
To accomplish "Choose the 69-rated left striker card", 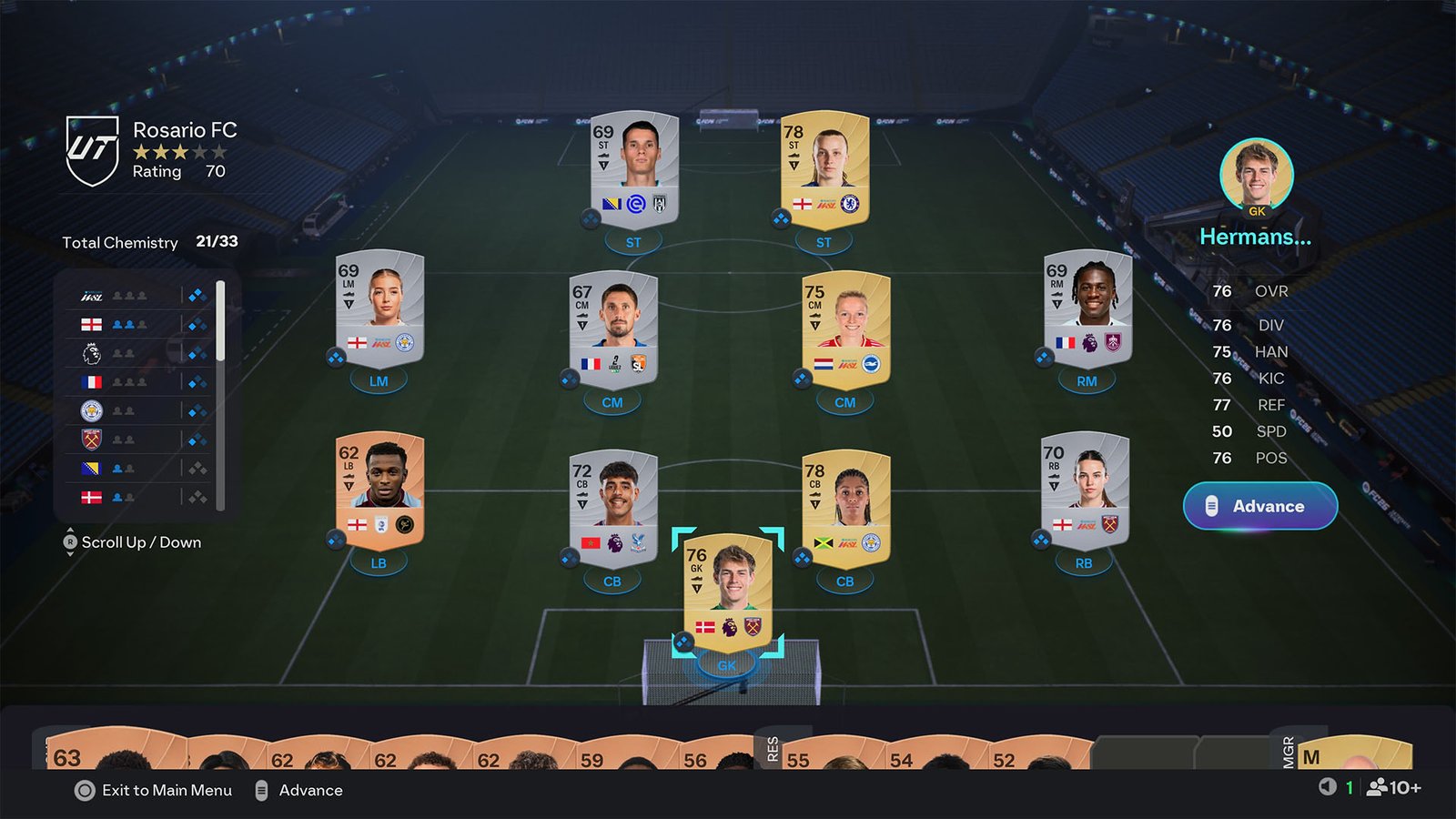I will 634,170.
